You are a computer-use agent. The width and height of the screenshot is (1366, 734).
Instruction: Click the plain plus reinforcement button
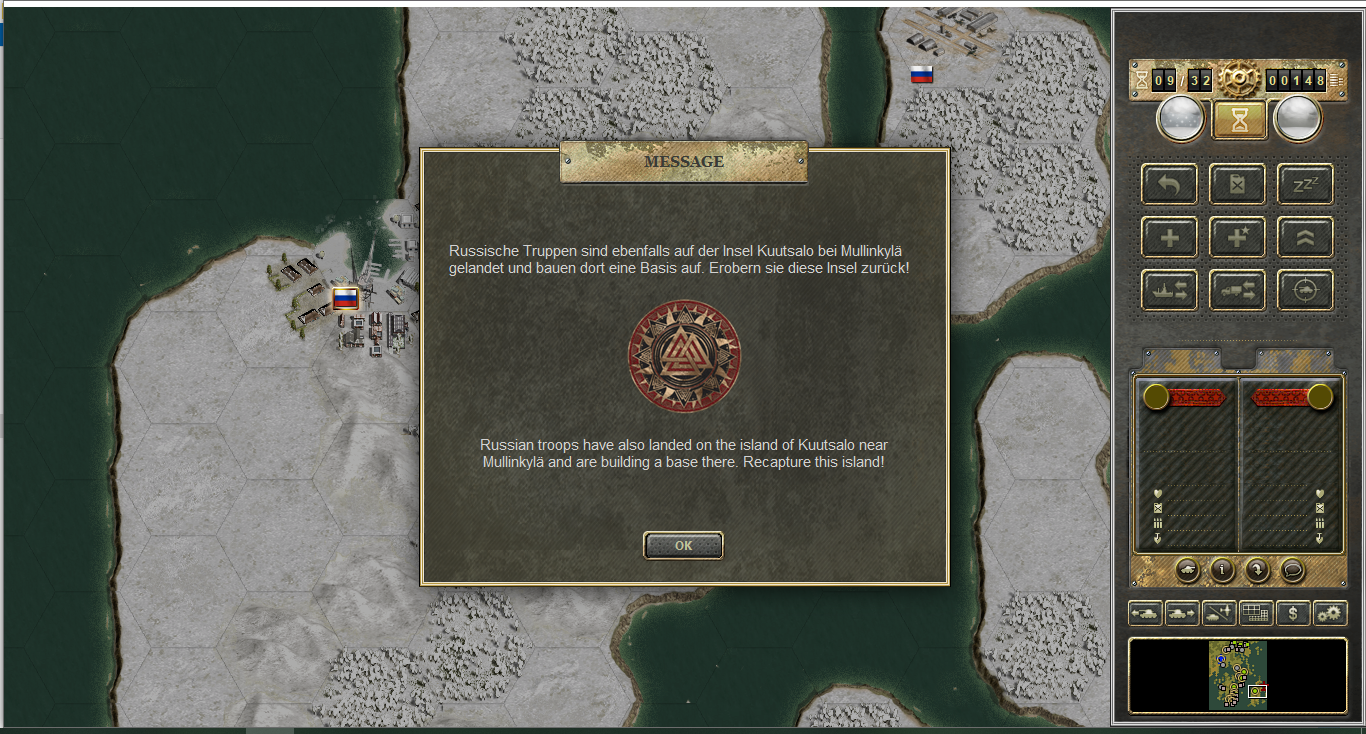click(x=1169, y=237)
